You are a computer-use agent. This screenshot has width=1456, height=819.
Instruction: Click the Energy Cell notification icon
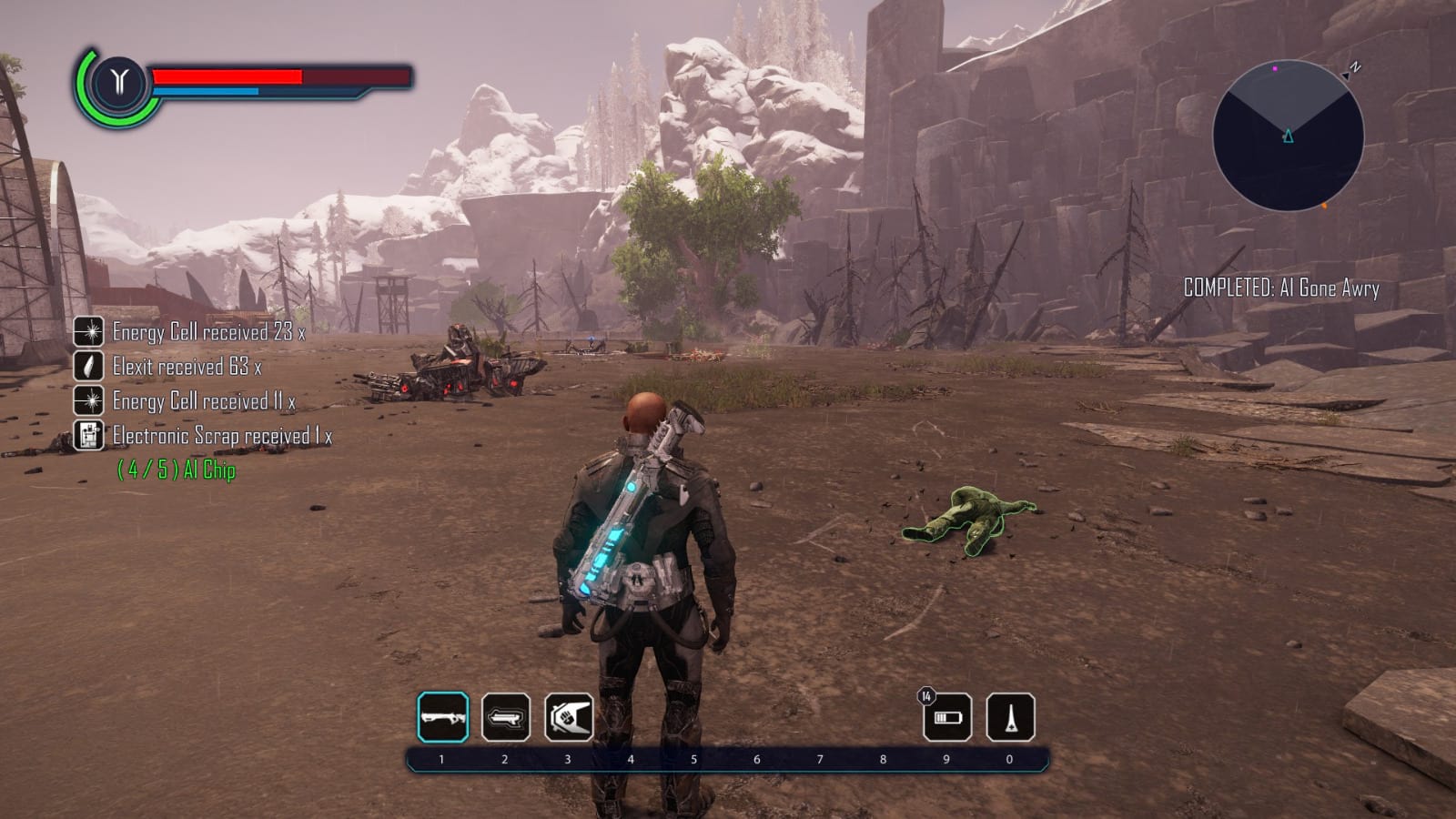tap(87, 333)
